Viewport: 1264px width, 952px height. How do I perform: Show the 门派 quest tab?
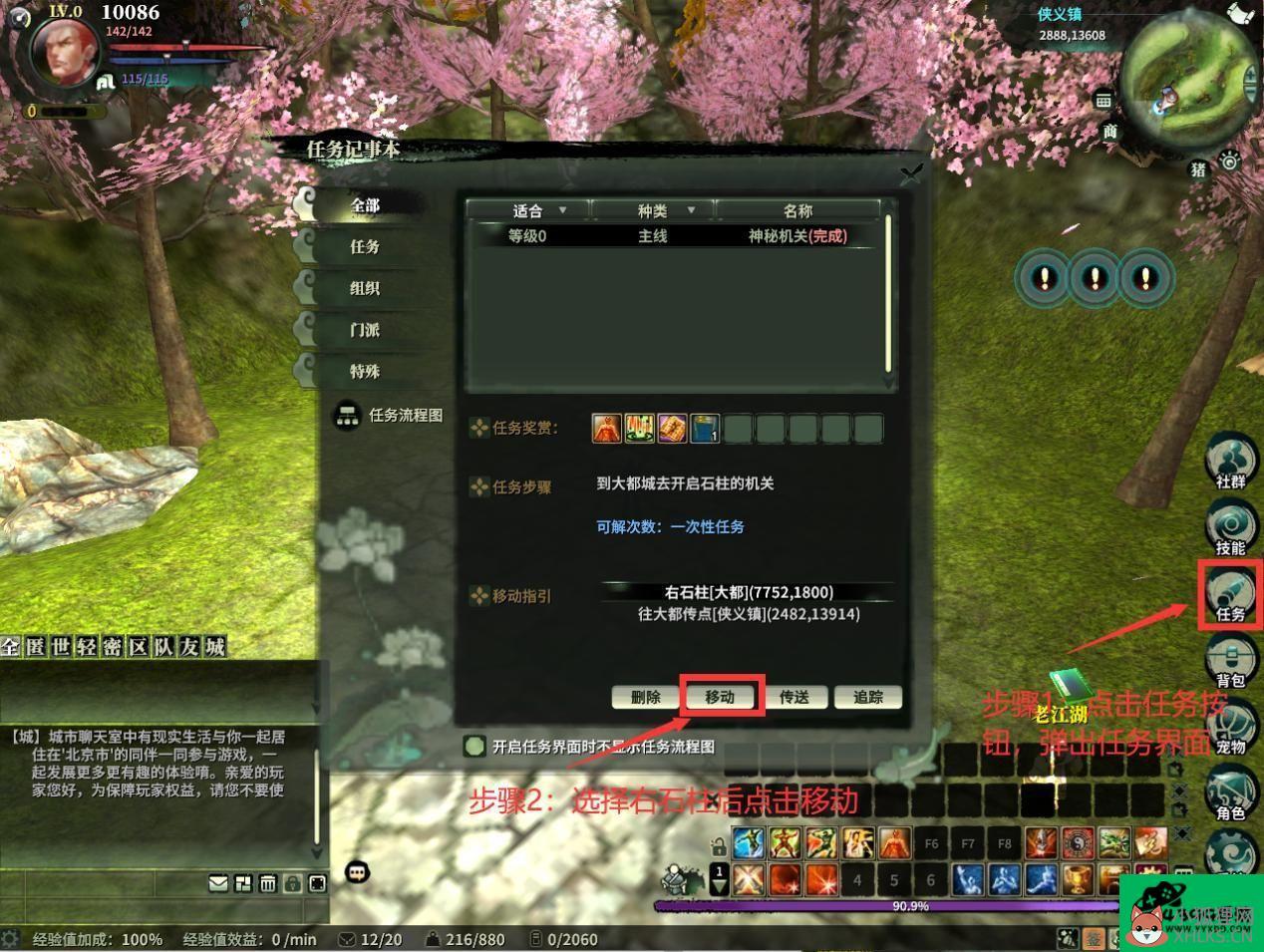tap(365, 330)
